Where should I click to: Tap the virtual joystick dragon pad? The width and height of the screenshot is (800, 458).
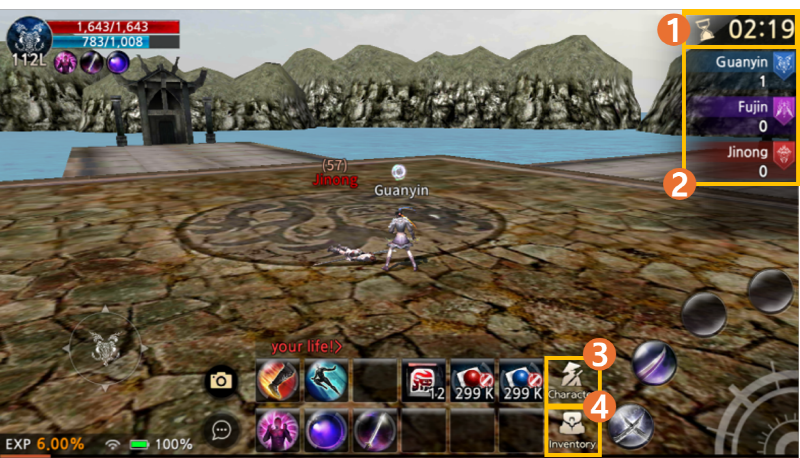(x=103, y=348)
